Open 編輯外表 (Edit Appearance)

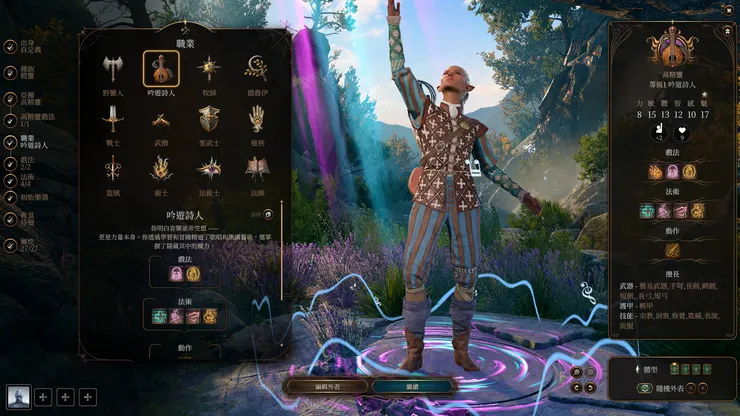click(325, 385)
